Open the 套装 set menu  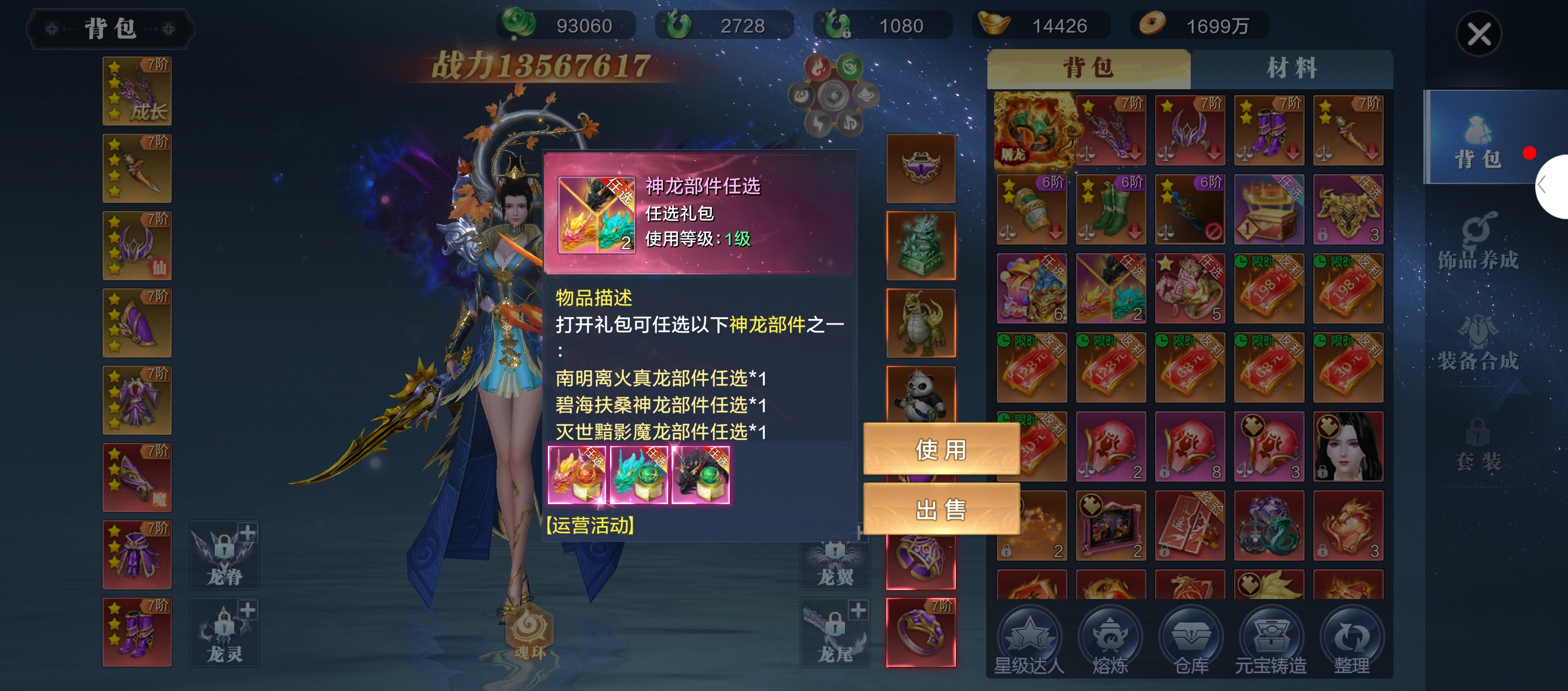coord(1477,445)
